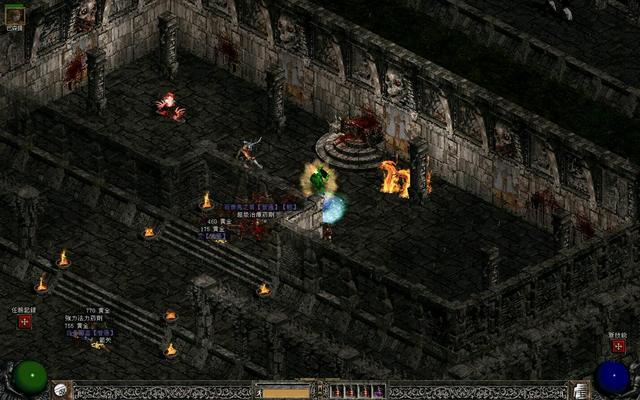Pick up the 770 gold label
640x400 pixels.
point(97,311)
